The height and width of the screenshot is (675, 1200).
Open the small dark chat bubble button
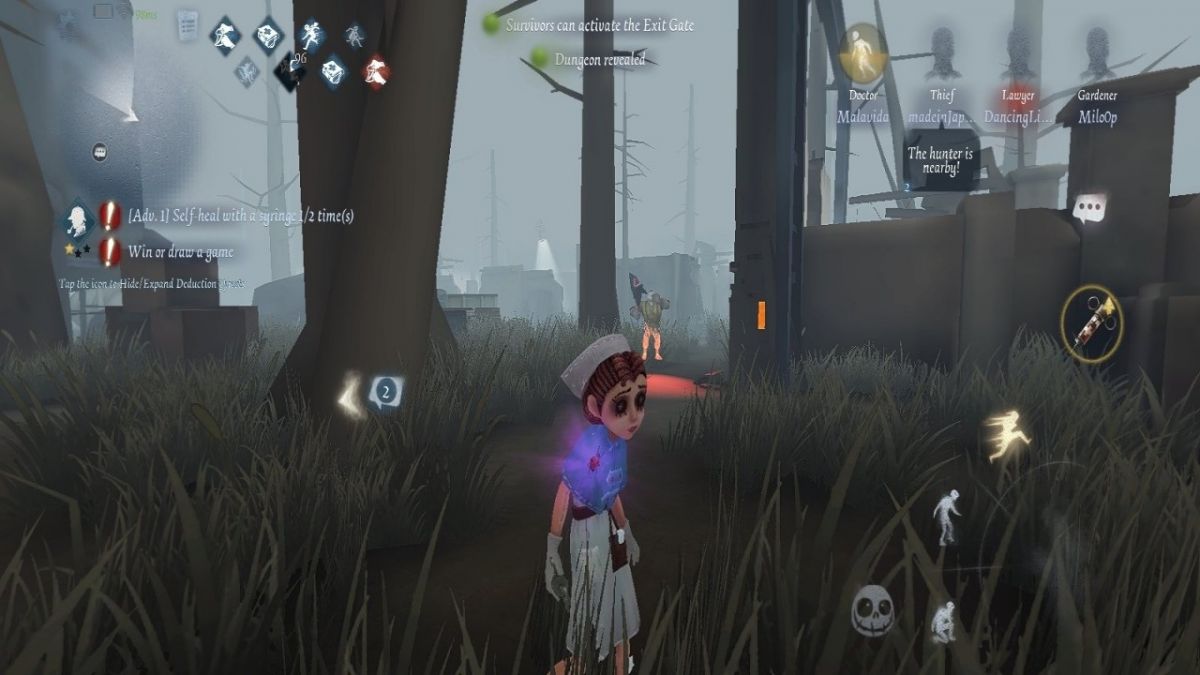99,152
